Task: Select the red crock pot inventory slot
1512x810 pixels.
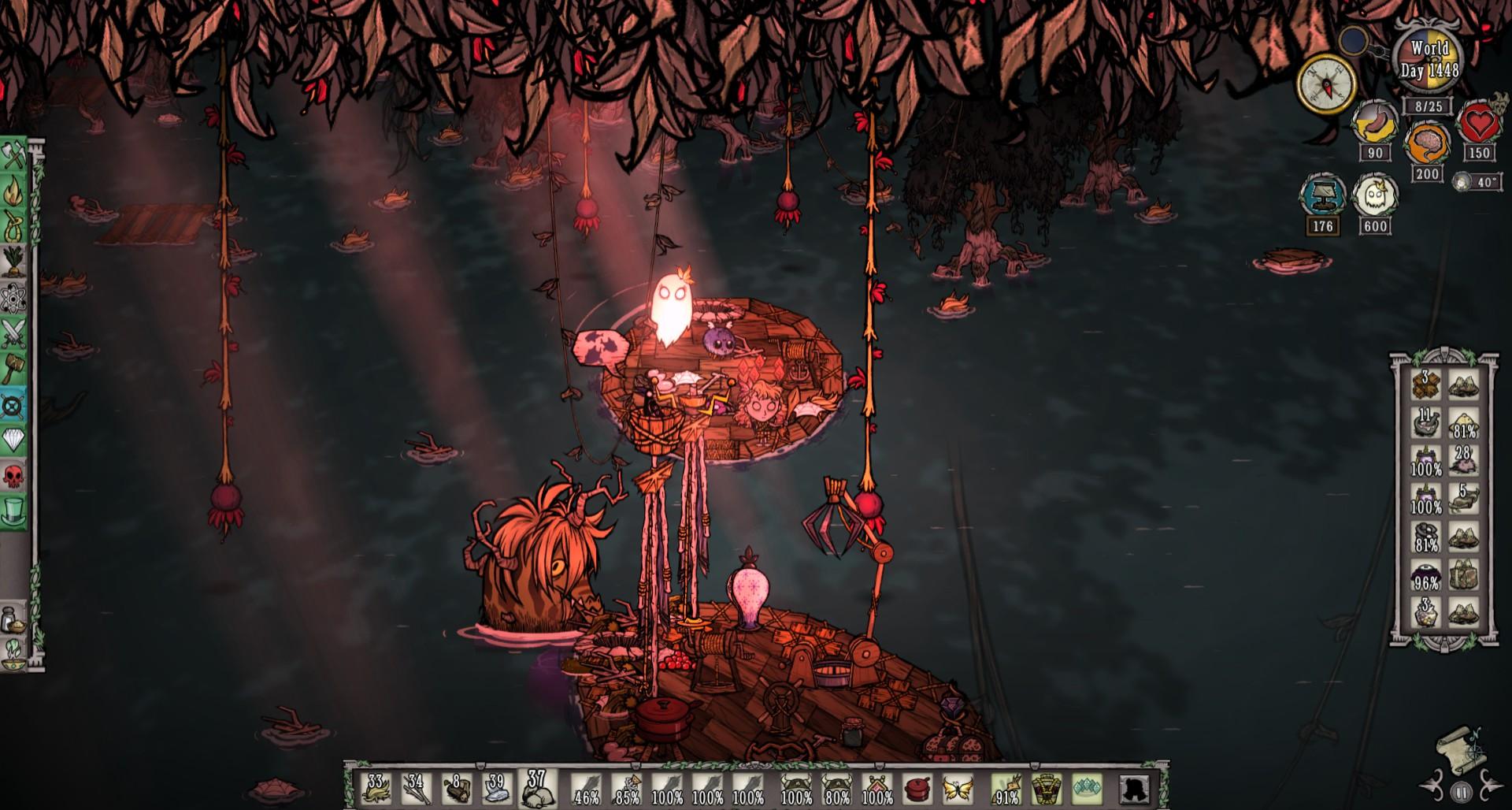Action: pyautogui.click(x=917, y=787)
